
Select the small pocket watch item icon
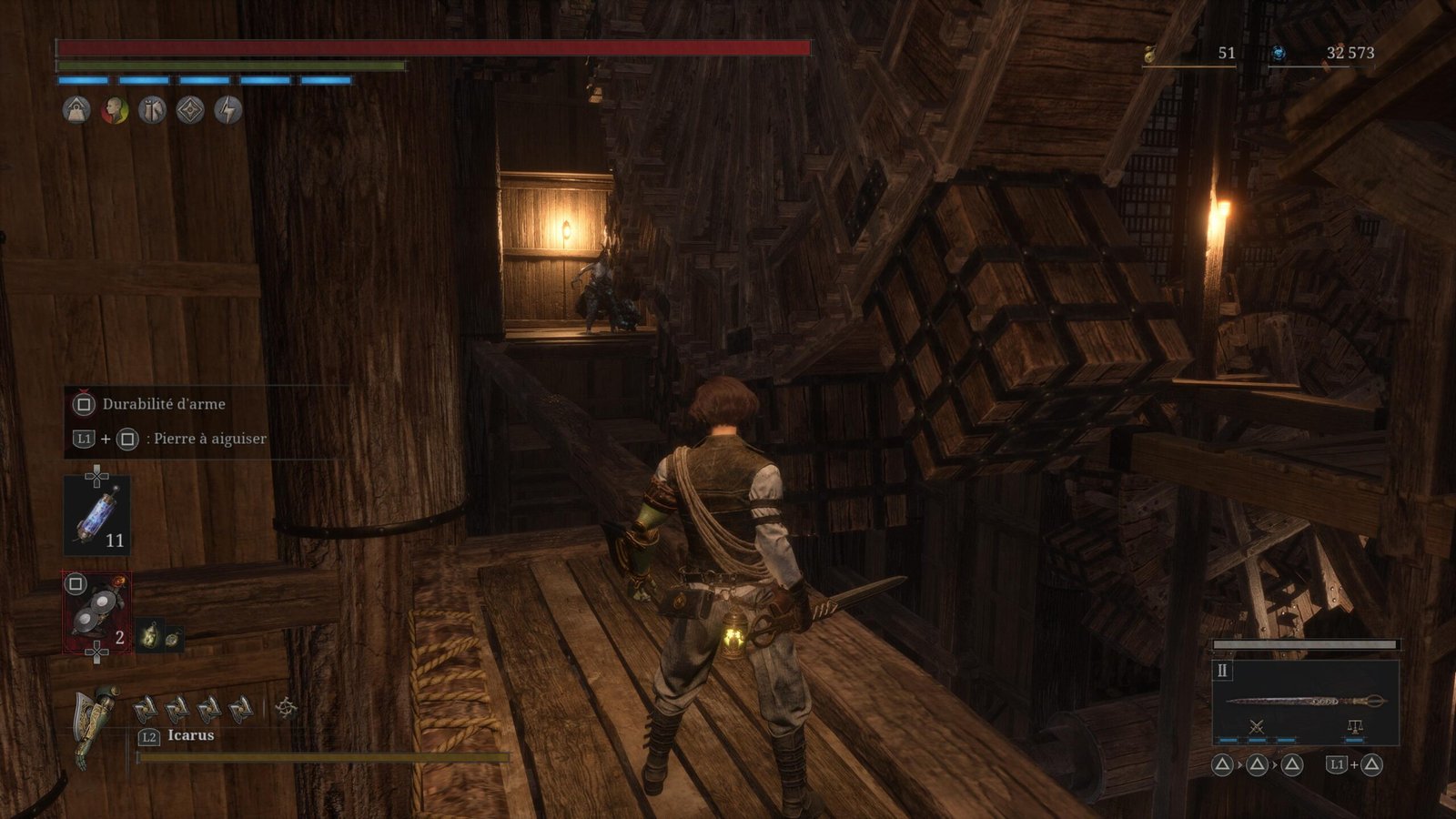(x=171, y=638)
